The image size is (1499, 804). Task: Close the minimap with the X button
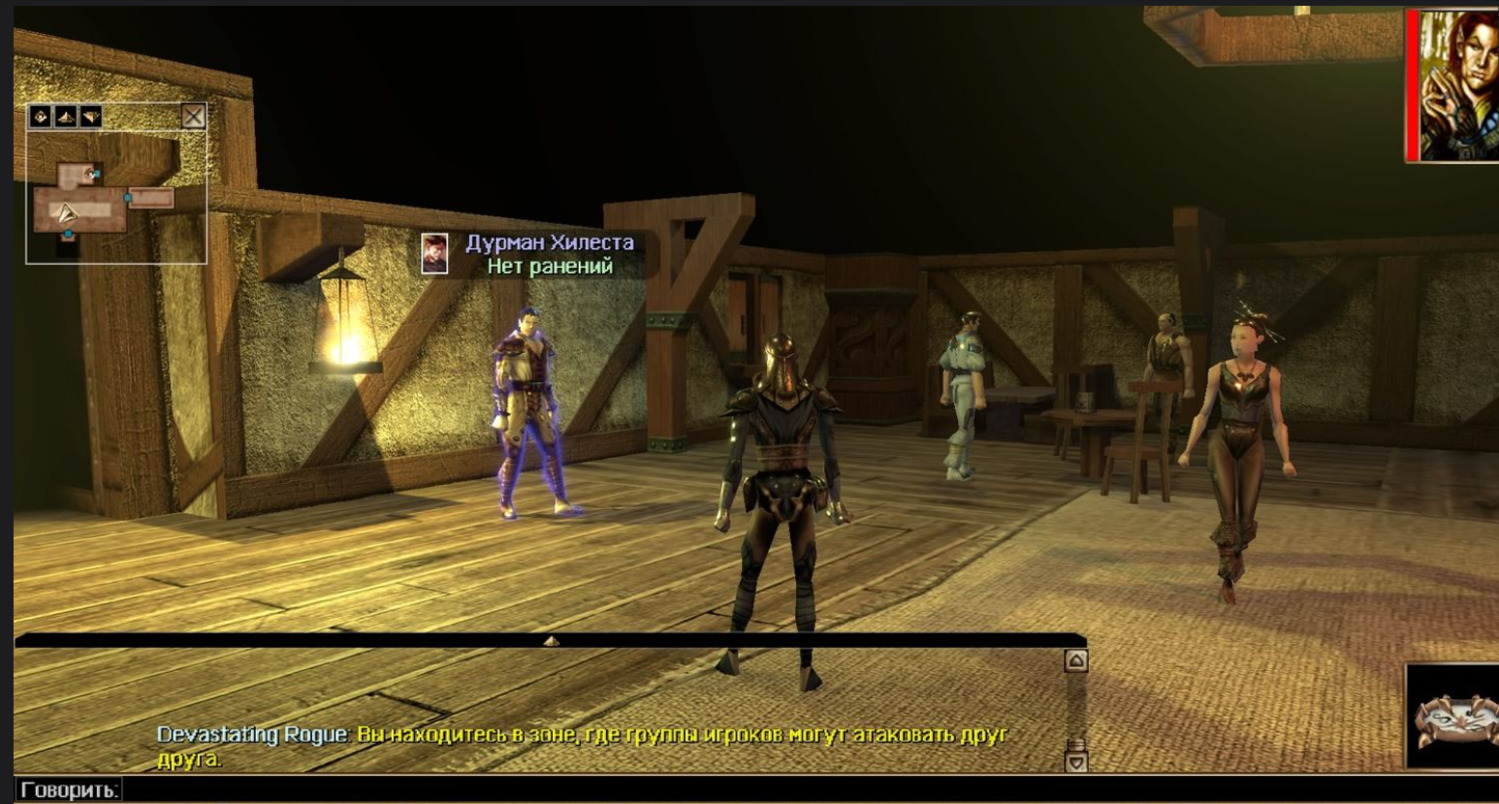point(193,117)
